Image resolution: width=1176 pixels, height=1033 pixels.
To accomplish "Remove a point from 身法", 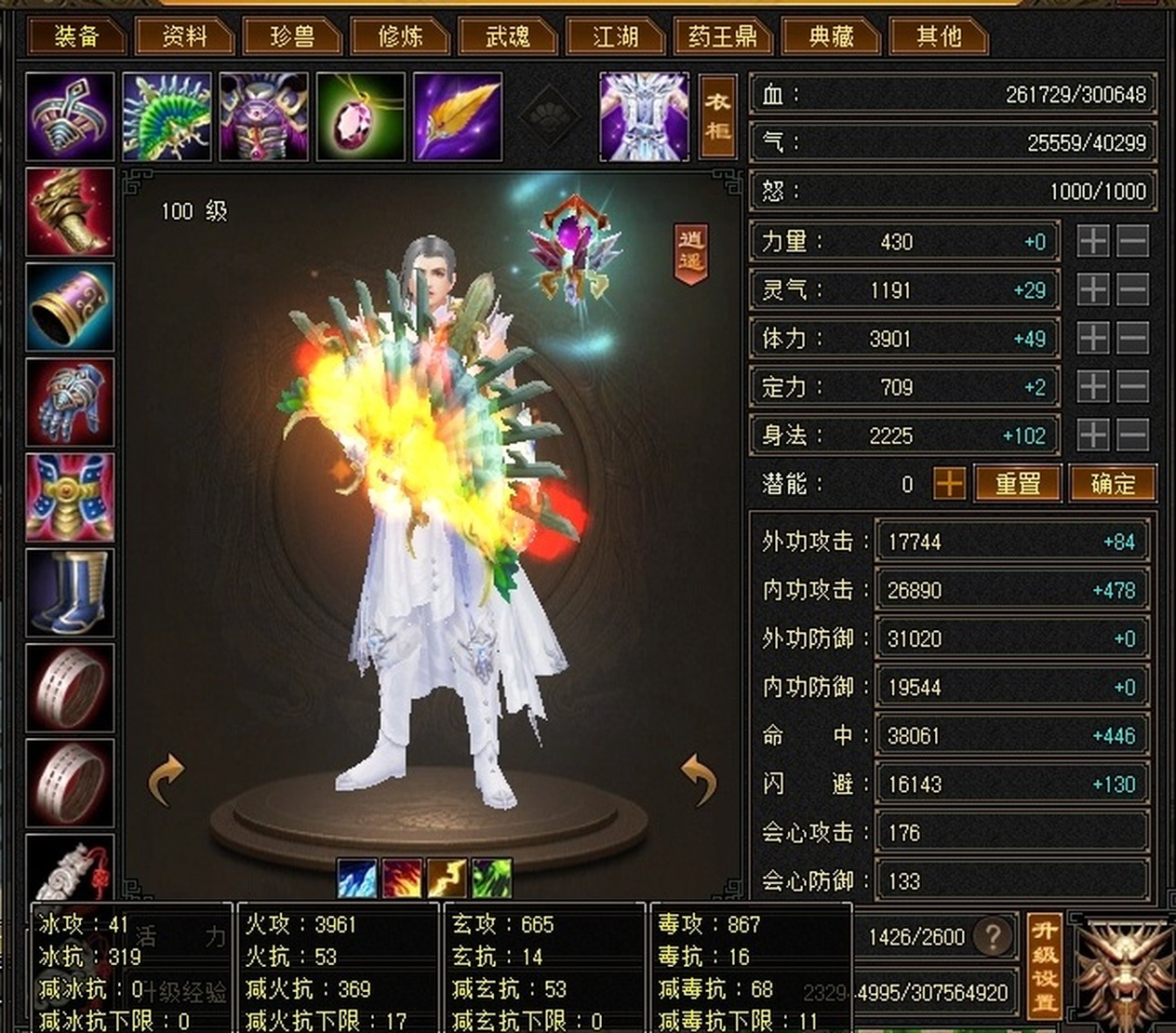I will point(1132,435).
